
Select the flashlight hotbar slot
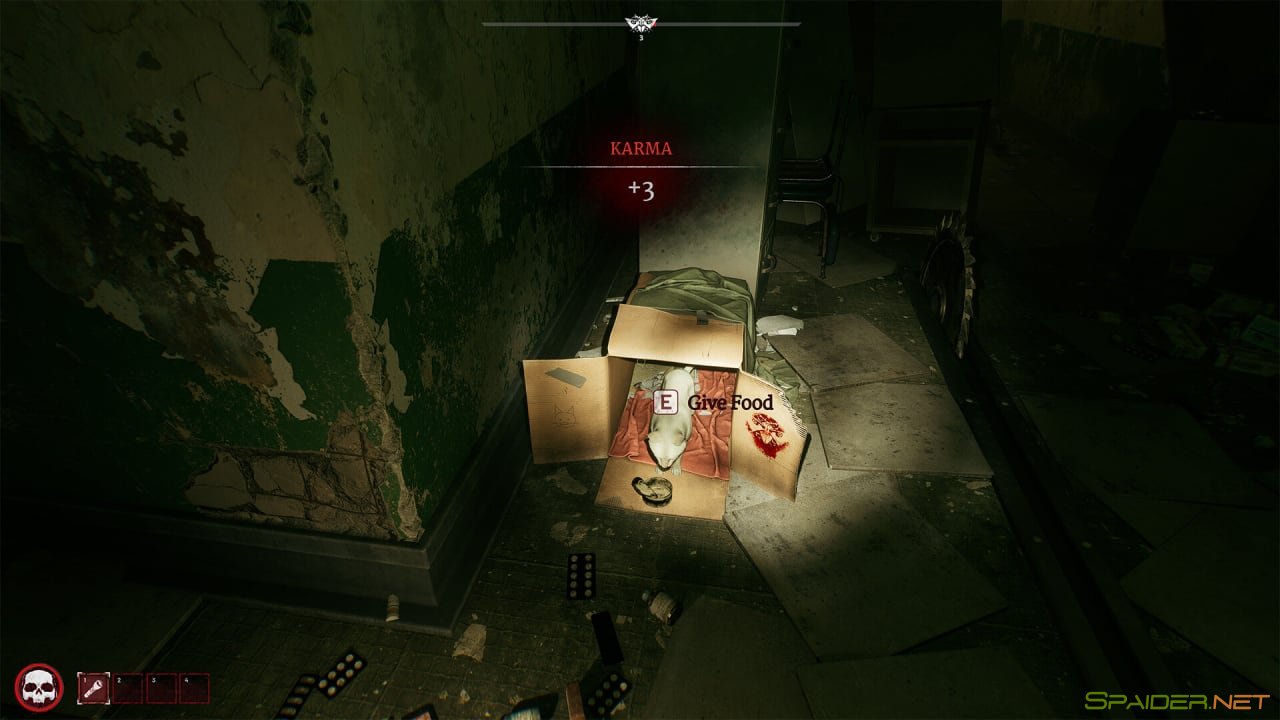(x=95, y=687)
